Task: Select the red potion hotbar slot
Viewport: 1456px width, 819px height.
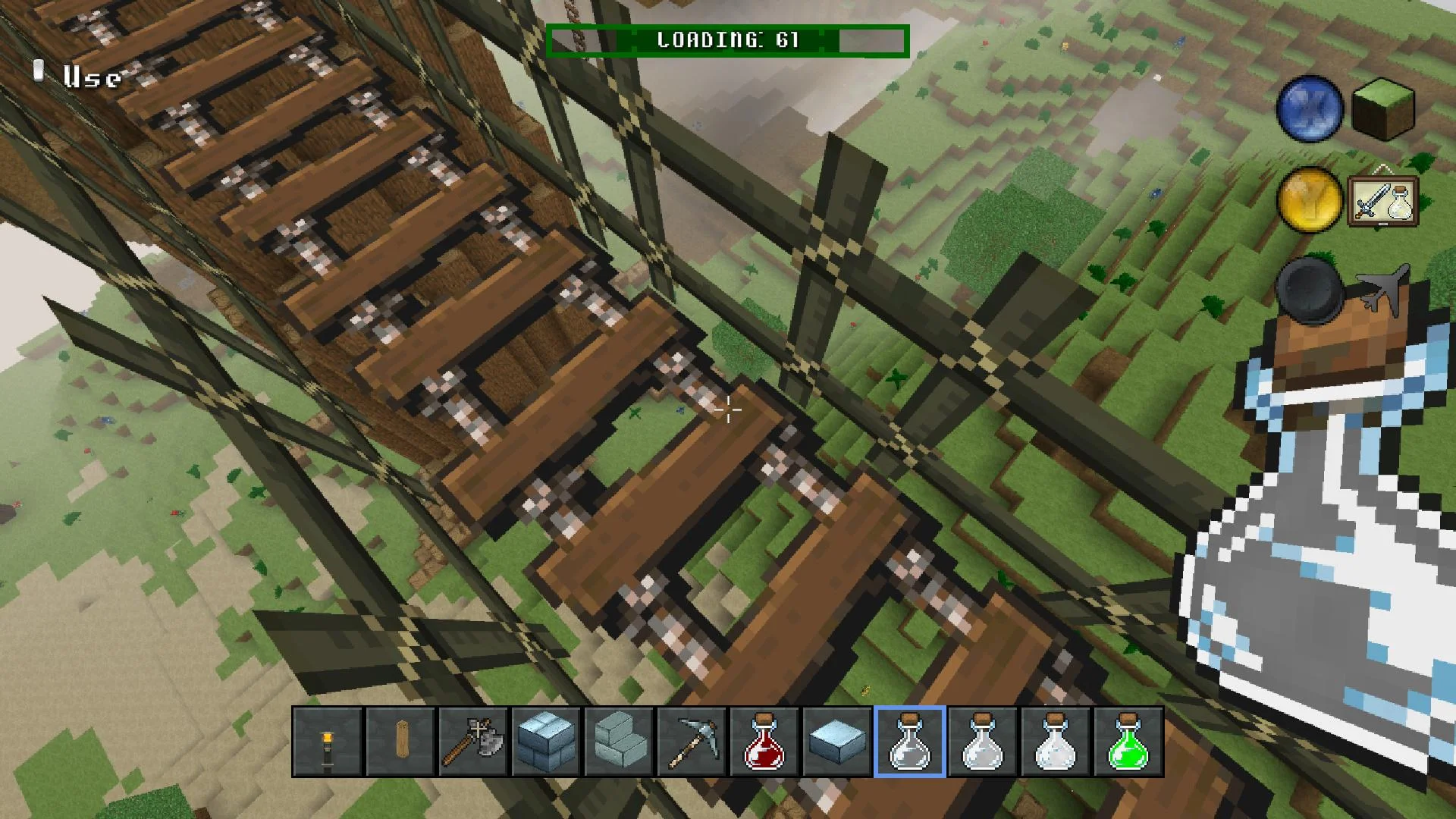Action: [x=764, y=741]
